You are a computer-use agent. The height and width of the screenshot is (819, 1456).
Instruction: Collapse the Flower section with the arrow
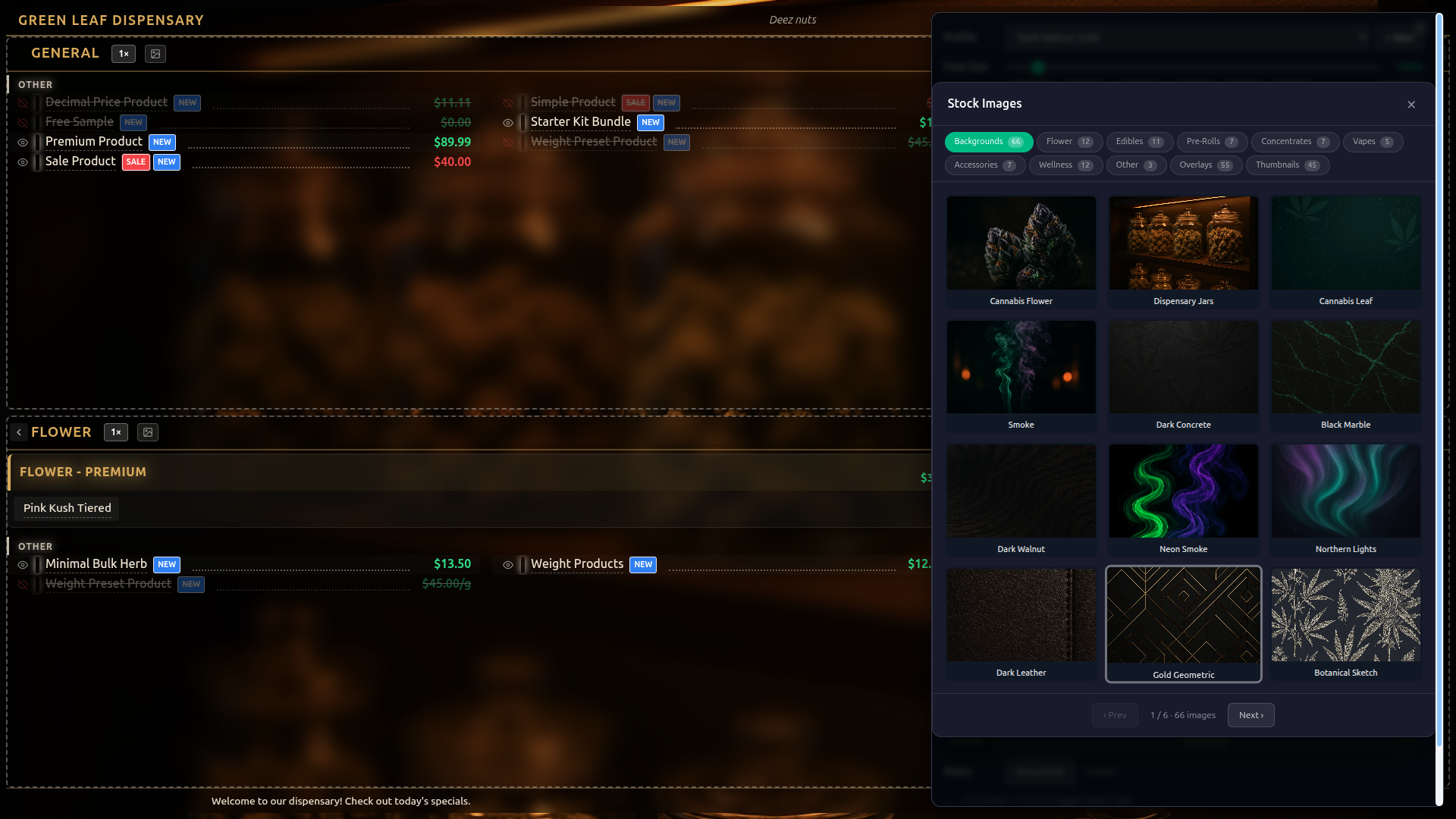(x=19, y=432)
